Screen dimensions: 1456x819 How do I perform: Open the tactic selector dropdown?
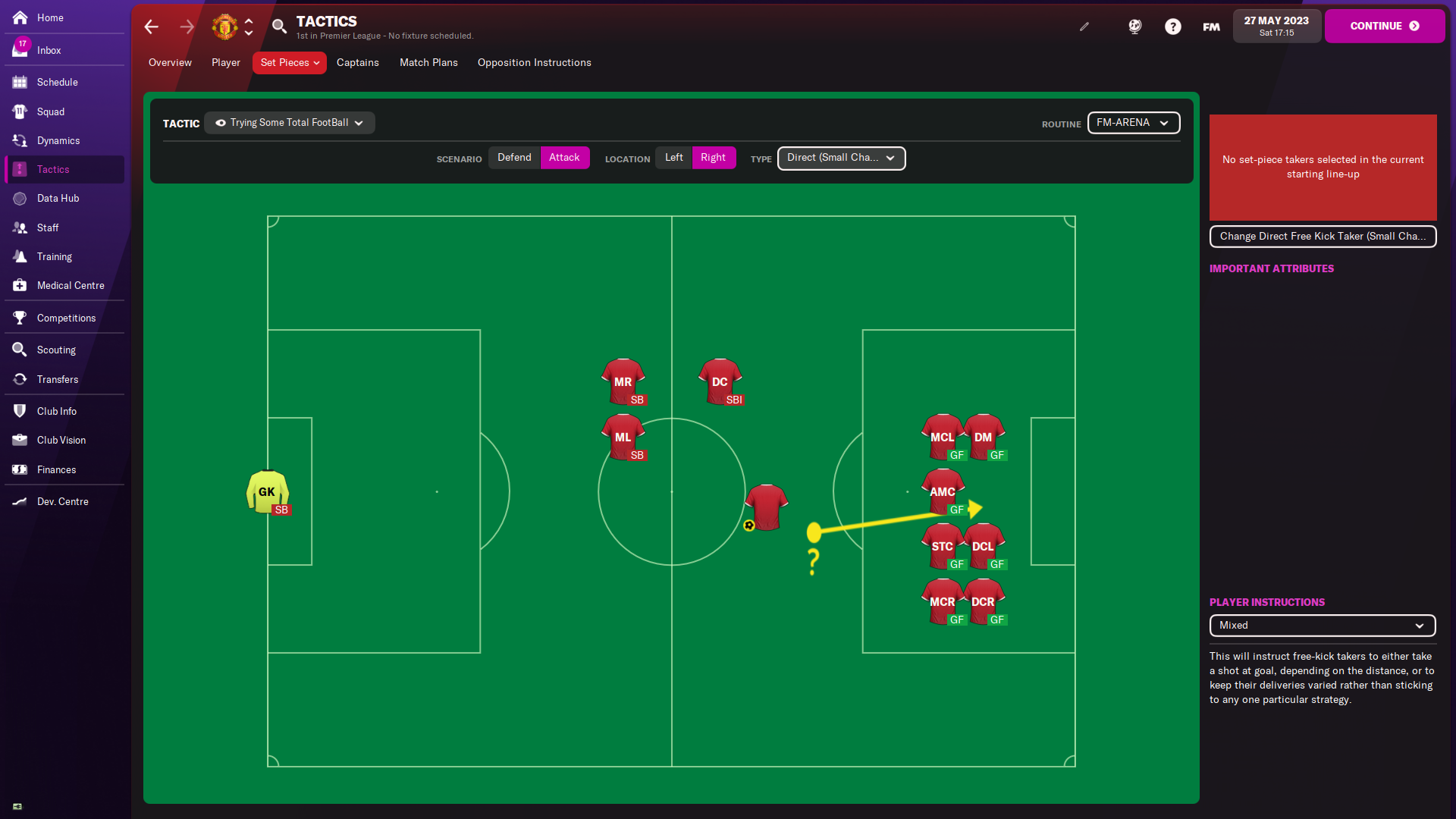click(290, 122)
